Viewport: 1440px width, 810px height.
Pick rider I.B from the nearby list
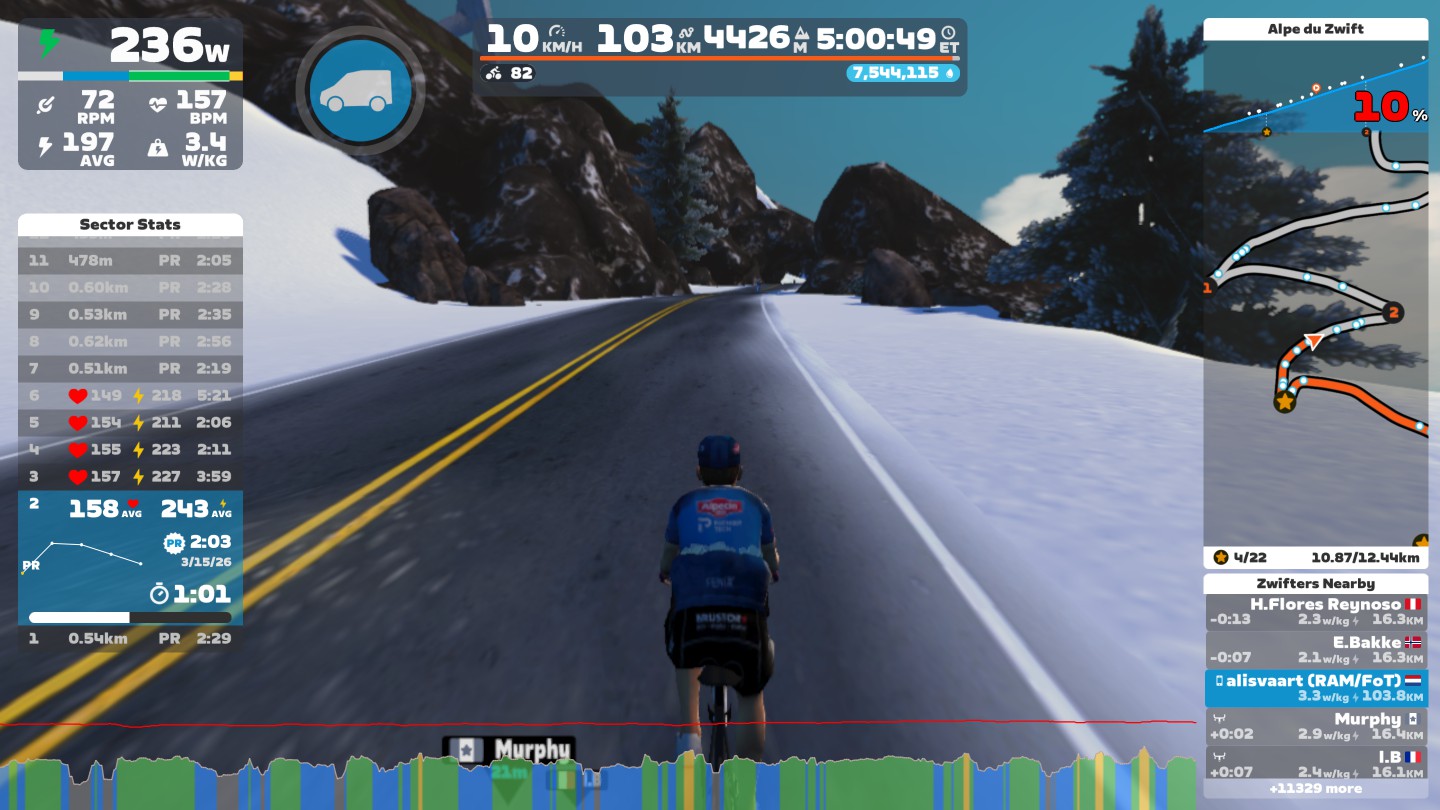(x=1315, y=765)
